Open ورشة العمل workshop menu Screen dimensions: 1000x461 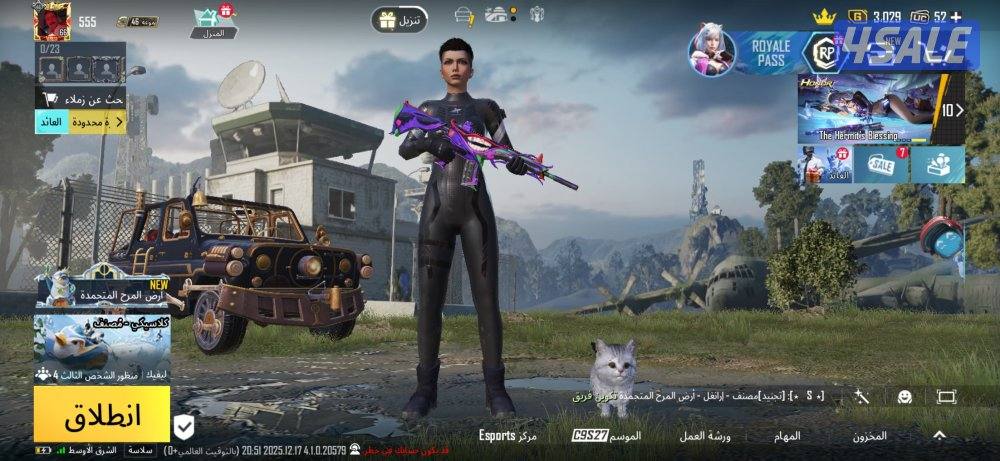(x=706, y=436)
